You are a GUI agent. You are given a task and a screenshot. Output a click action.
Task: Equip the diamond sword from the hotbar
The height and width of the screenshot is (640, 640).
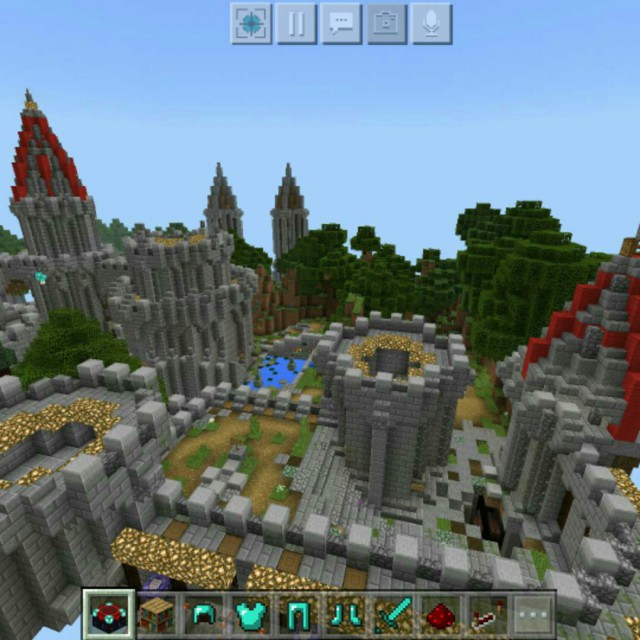(392, 614)
